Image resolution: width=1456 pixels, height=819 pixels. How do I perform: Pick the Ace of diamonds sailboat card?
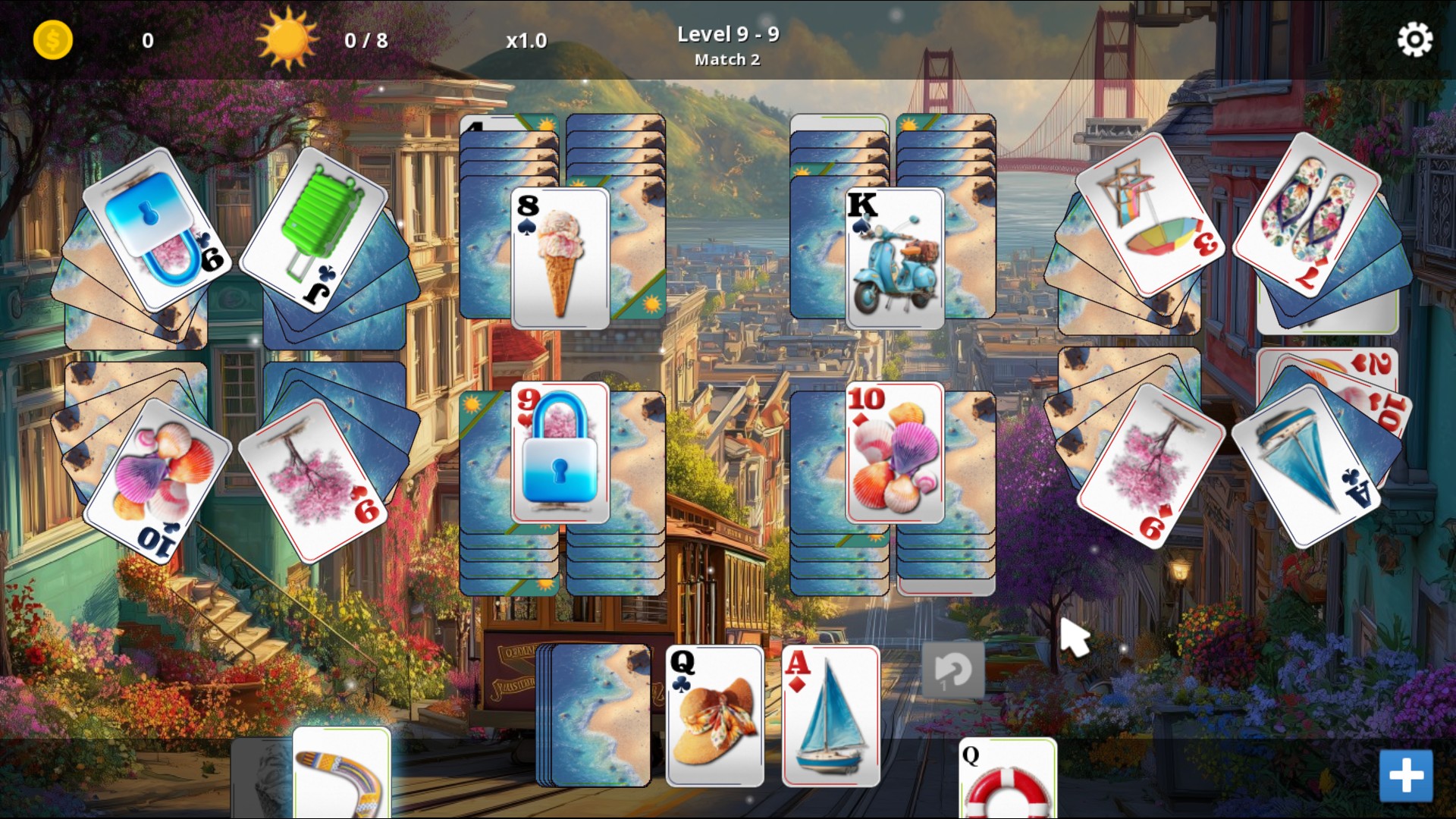pyautogui.click(x=831, y=716)
